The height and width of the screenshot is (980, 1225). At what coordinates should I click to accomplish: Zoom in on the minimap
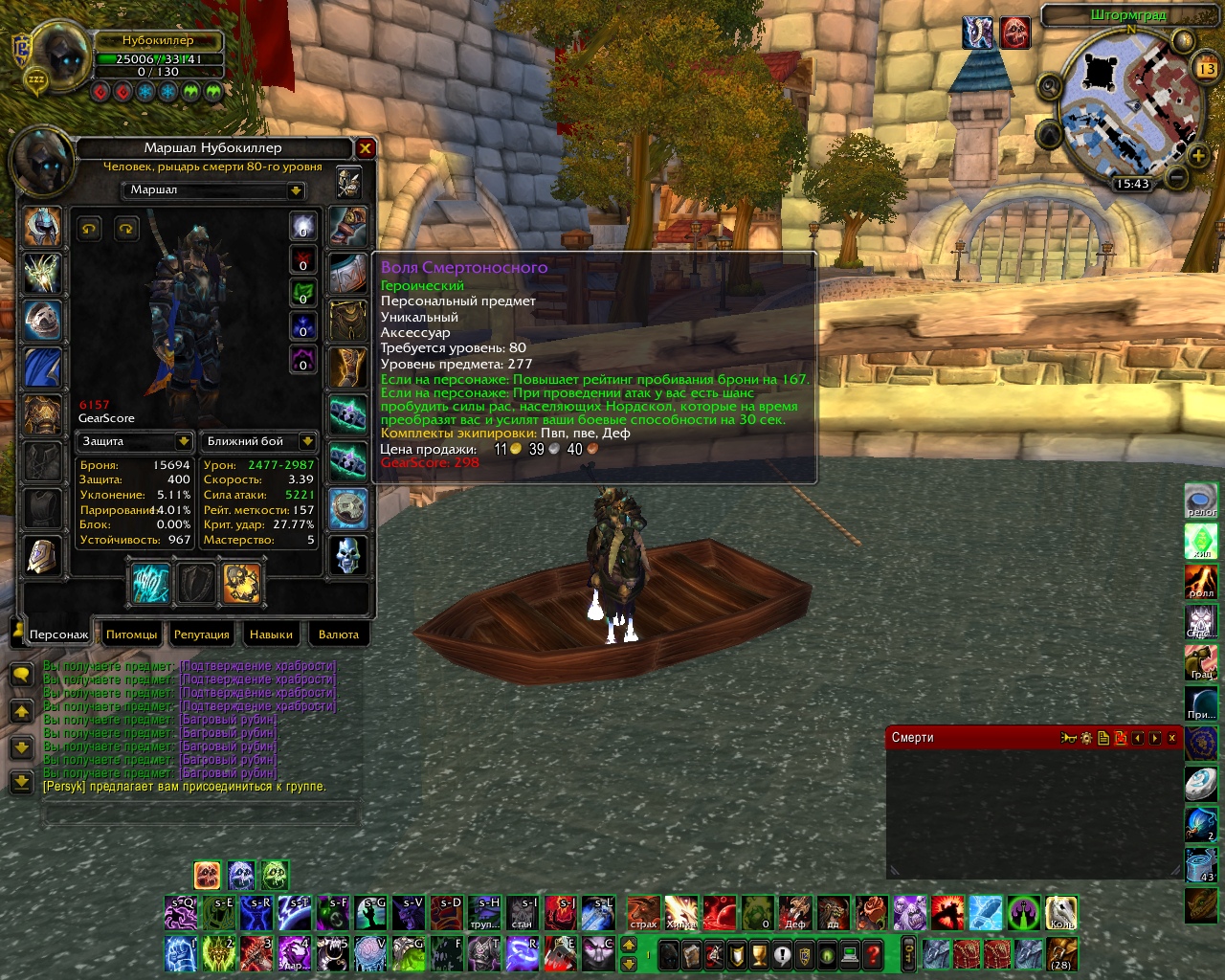pos(1197,155)
